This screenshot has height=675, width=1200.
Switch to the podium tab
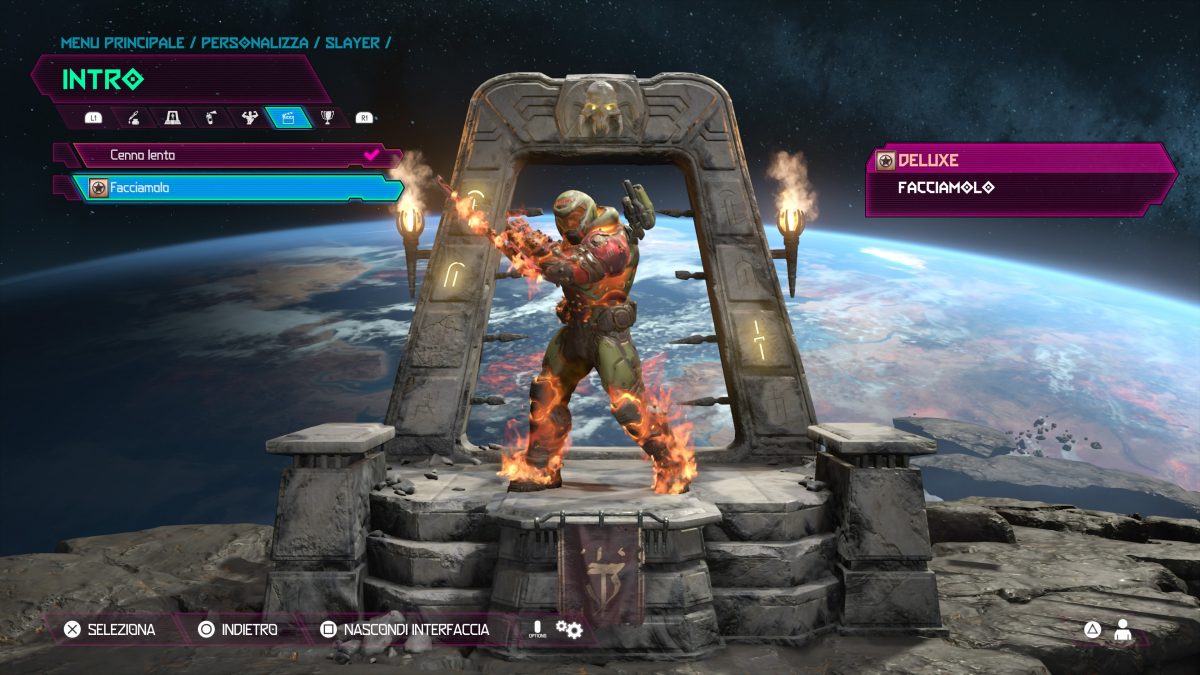(172, 118)
